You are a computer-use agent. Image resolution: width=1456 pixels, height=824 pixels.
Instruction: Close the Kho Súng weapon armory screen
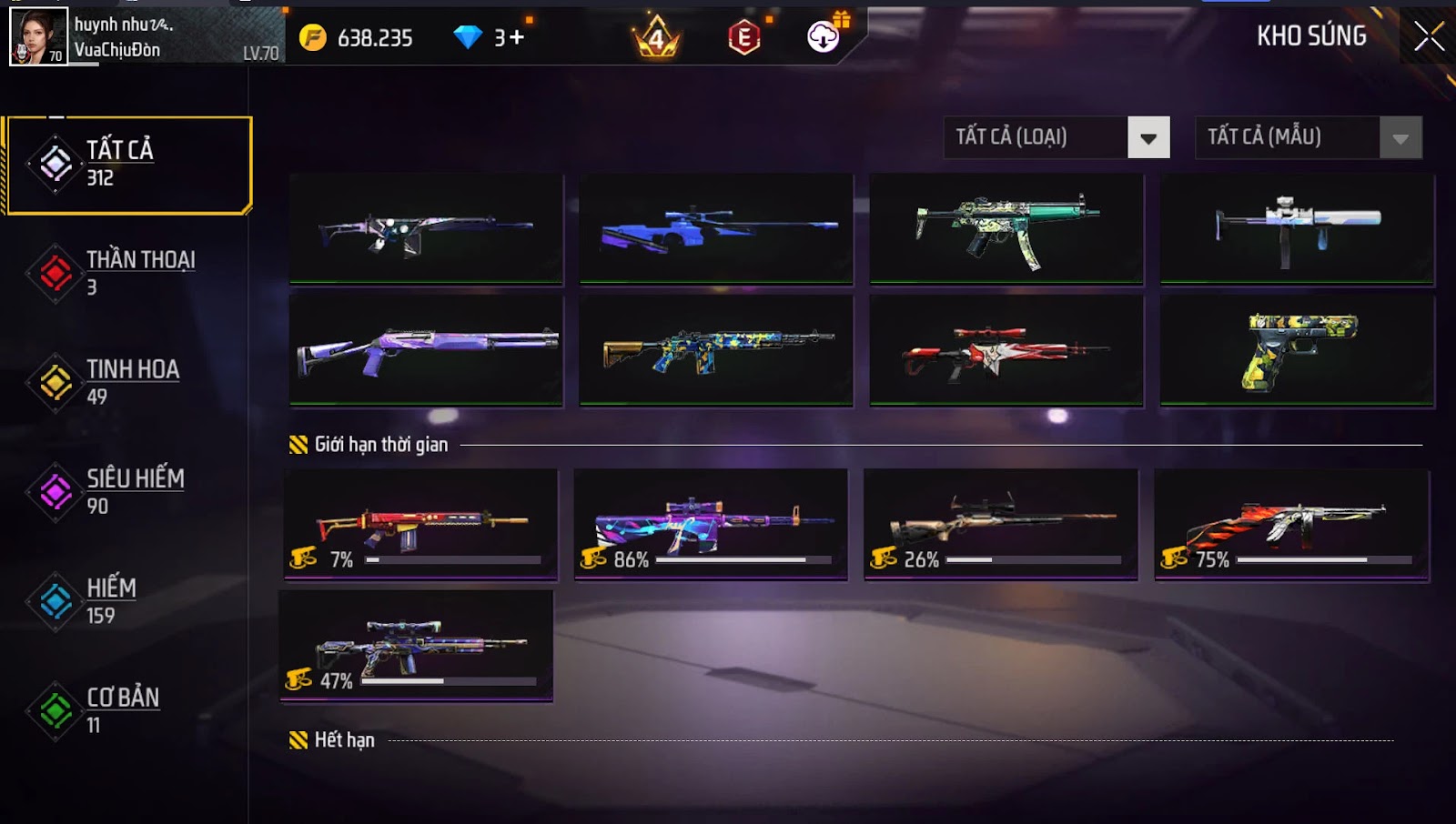pos(1429,36)
